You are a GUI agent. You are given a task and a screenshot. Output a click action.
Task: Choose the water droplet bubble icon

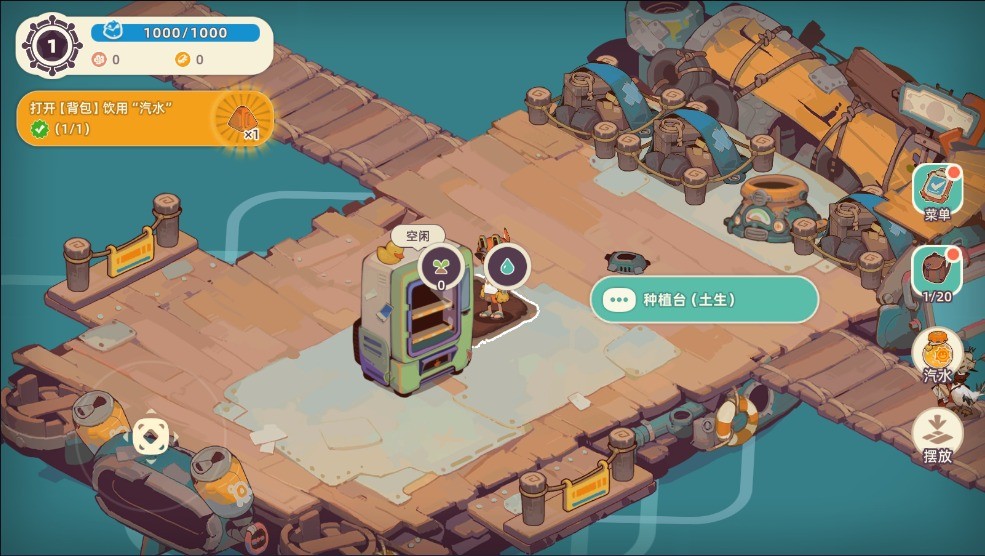pos(508,267)
